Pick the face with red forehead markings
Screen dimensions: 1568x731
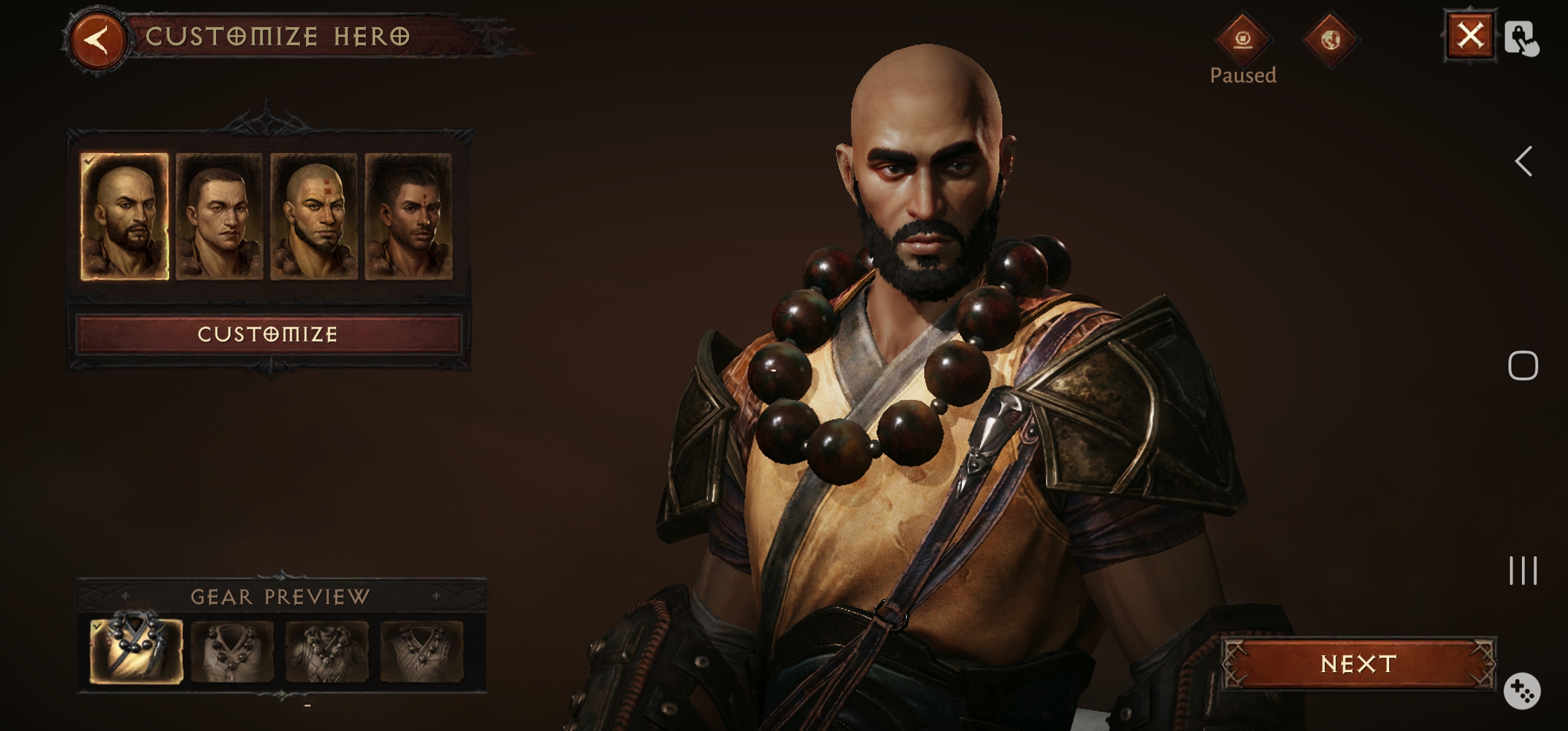314,217
